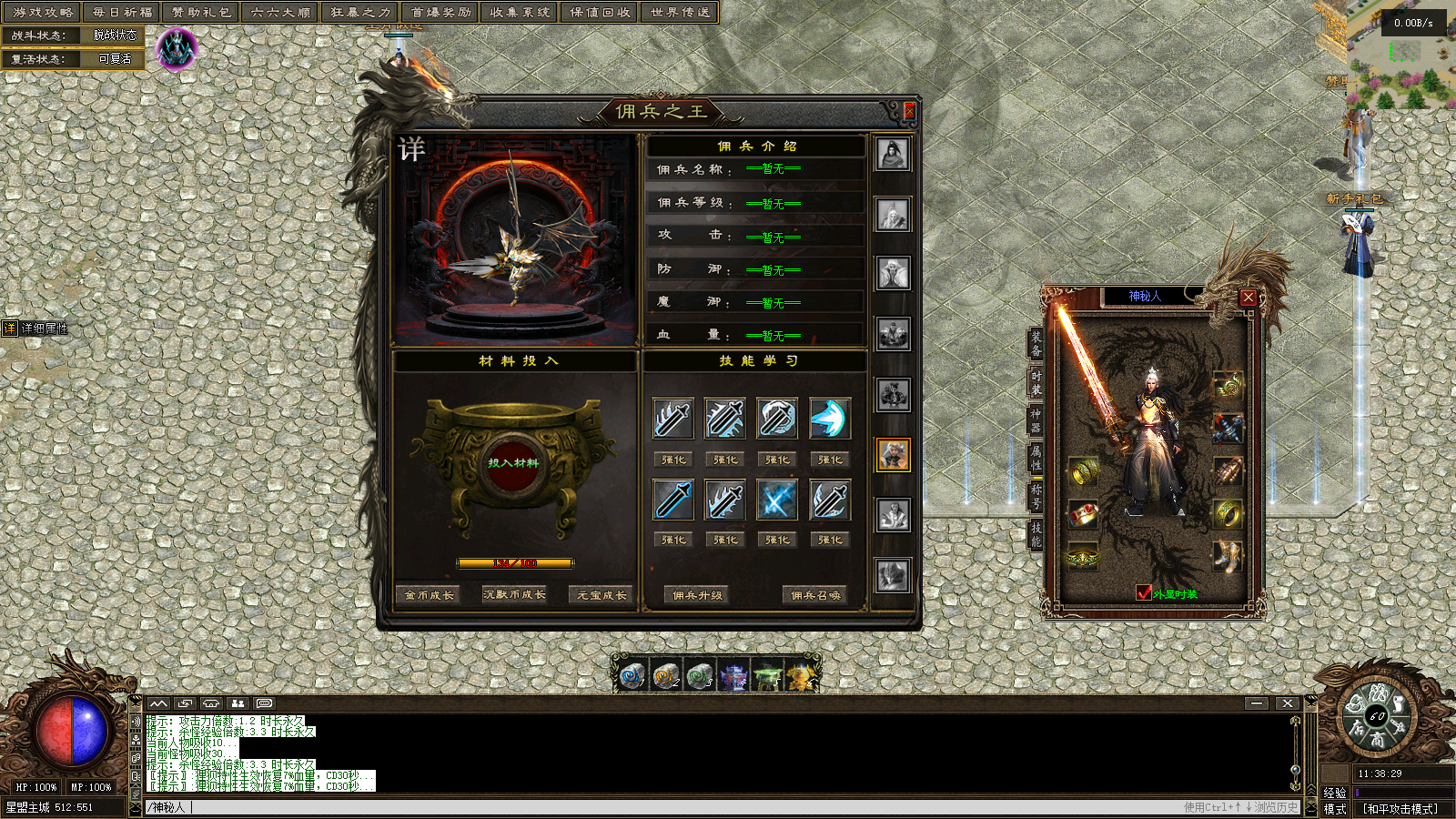
Task: Summon mercenary with 佣兵召唤 button
Action: [815, 595]
